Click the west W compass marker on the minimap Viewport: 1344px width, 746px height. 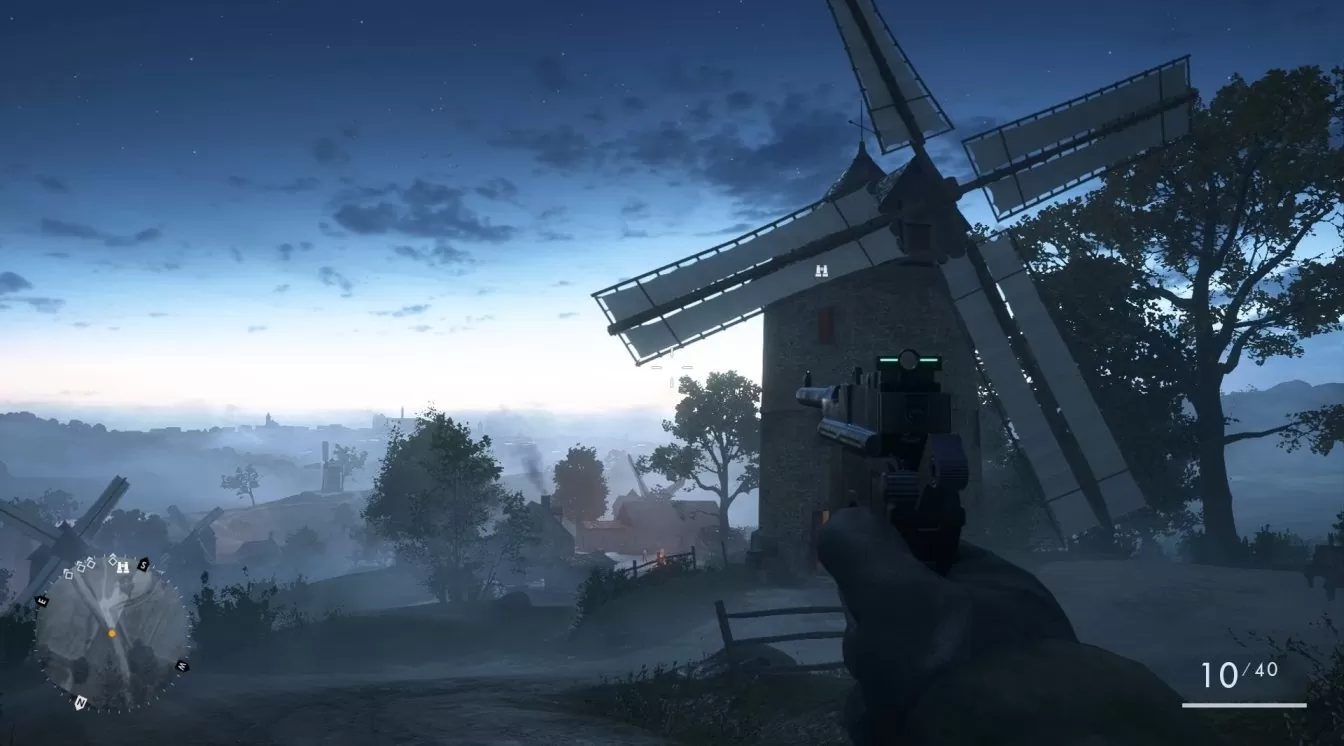coord(182,665)
